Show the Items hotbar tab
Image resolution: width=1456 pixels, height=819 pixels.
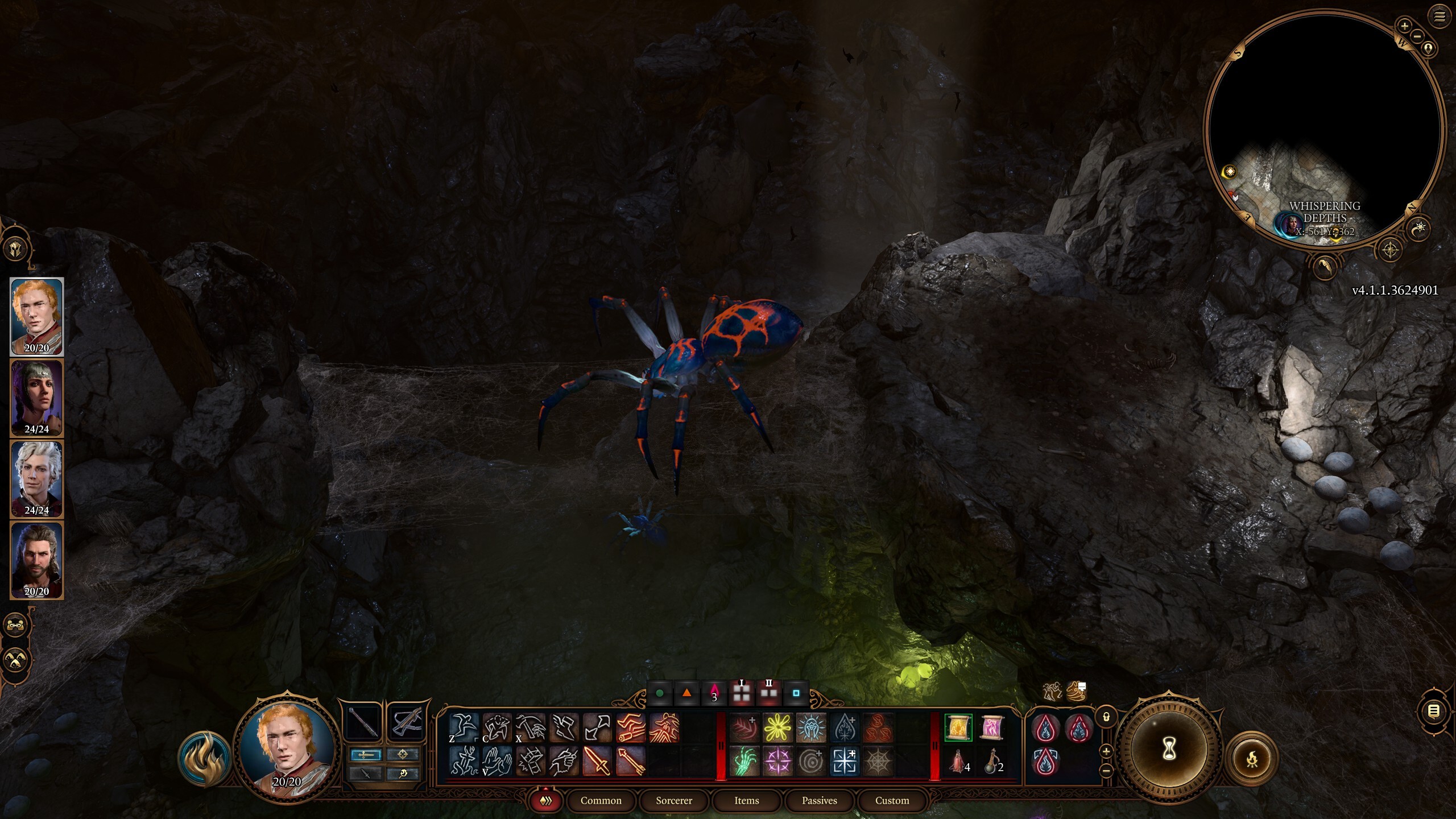point(746,801)
